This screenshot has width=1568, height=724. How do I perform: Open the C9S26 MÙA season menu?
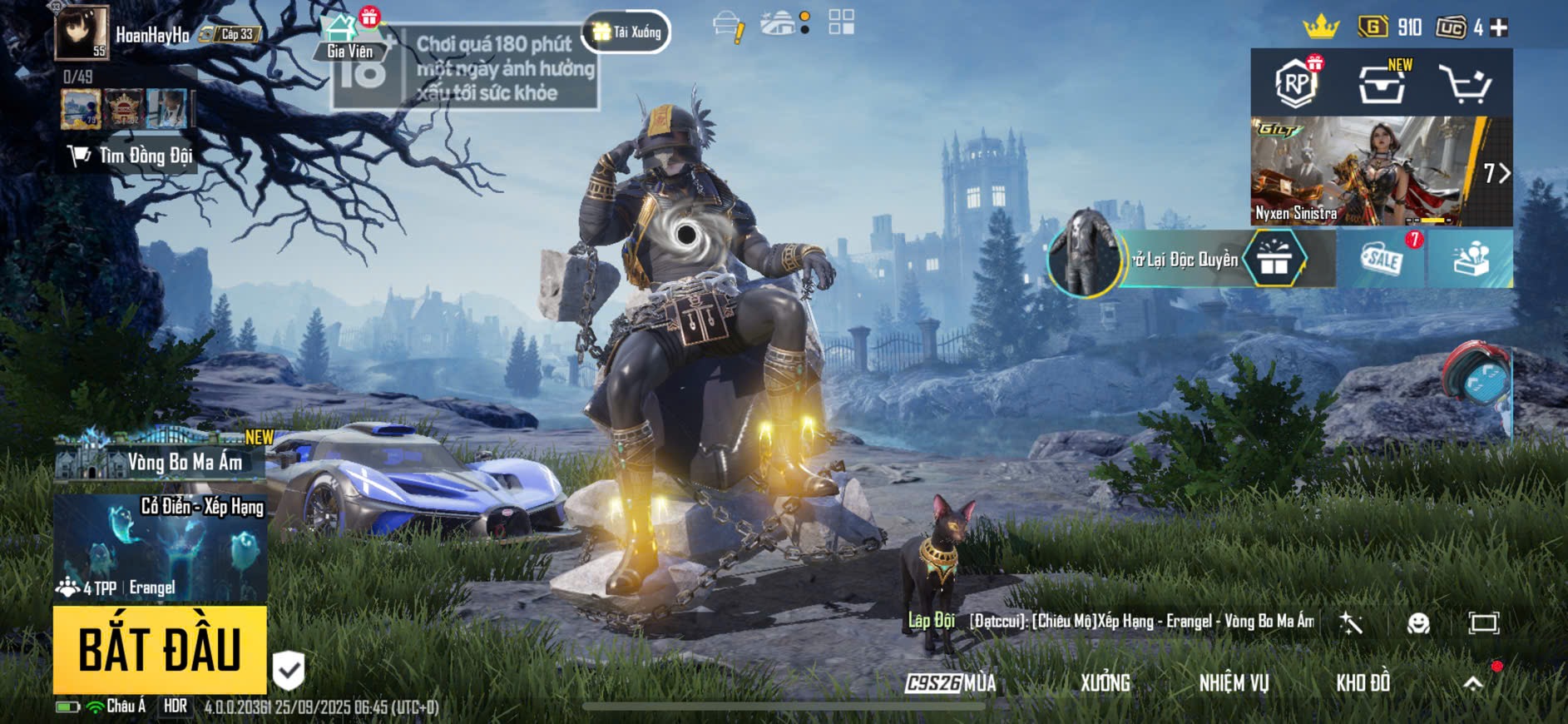tap(951, 683)
